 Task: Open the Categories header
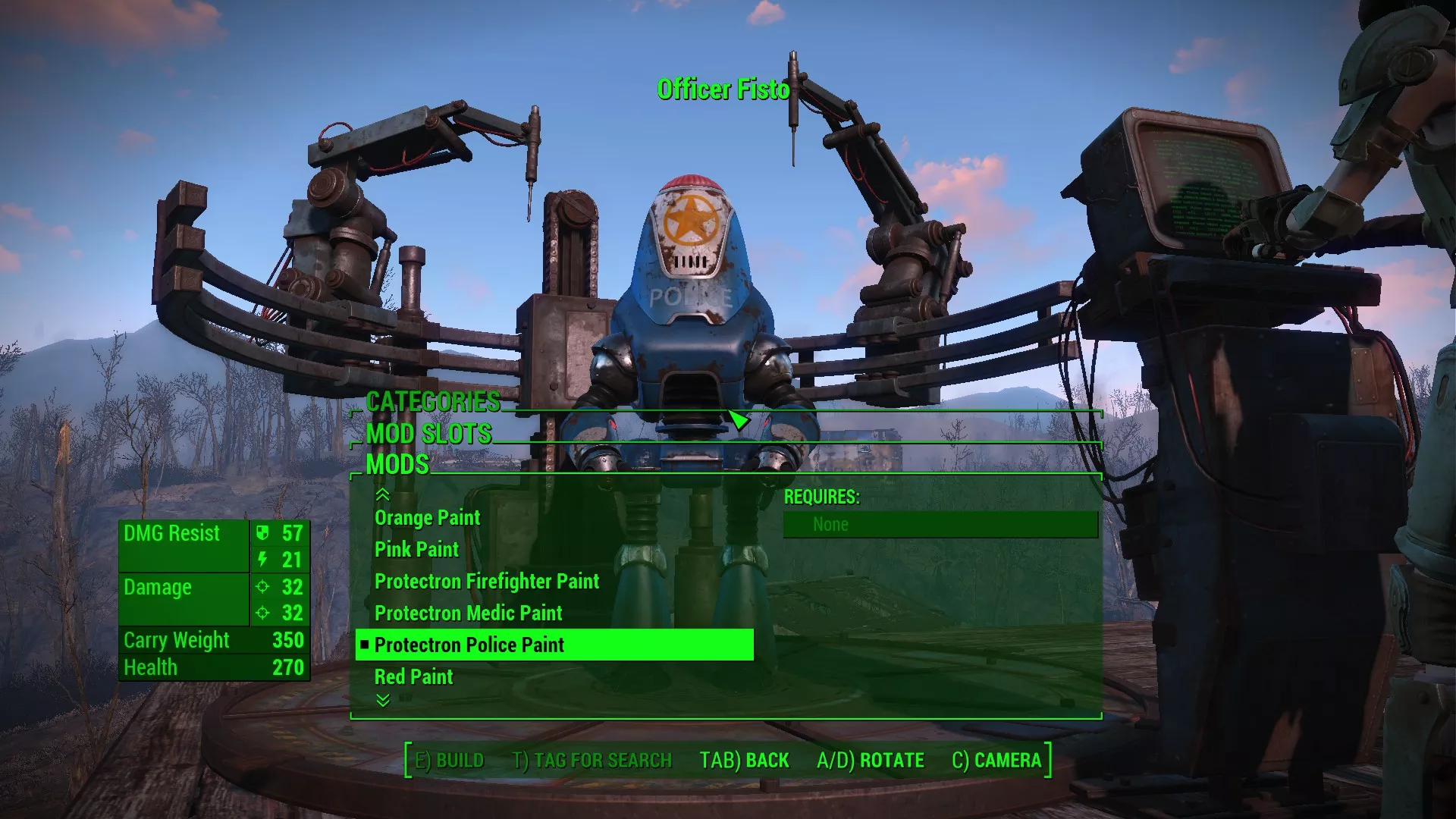pyautogui.click(x=433, y=402)
